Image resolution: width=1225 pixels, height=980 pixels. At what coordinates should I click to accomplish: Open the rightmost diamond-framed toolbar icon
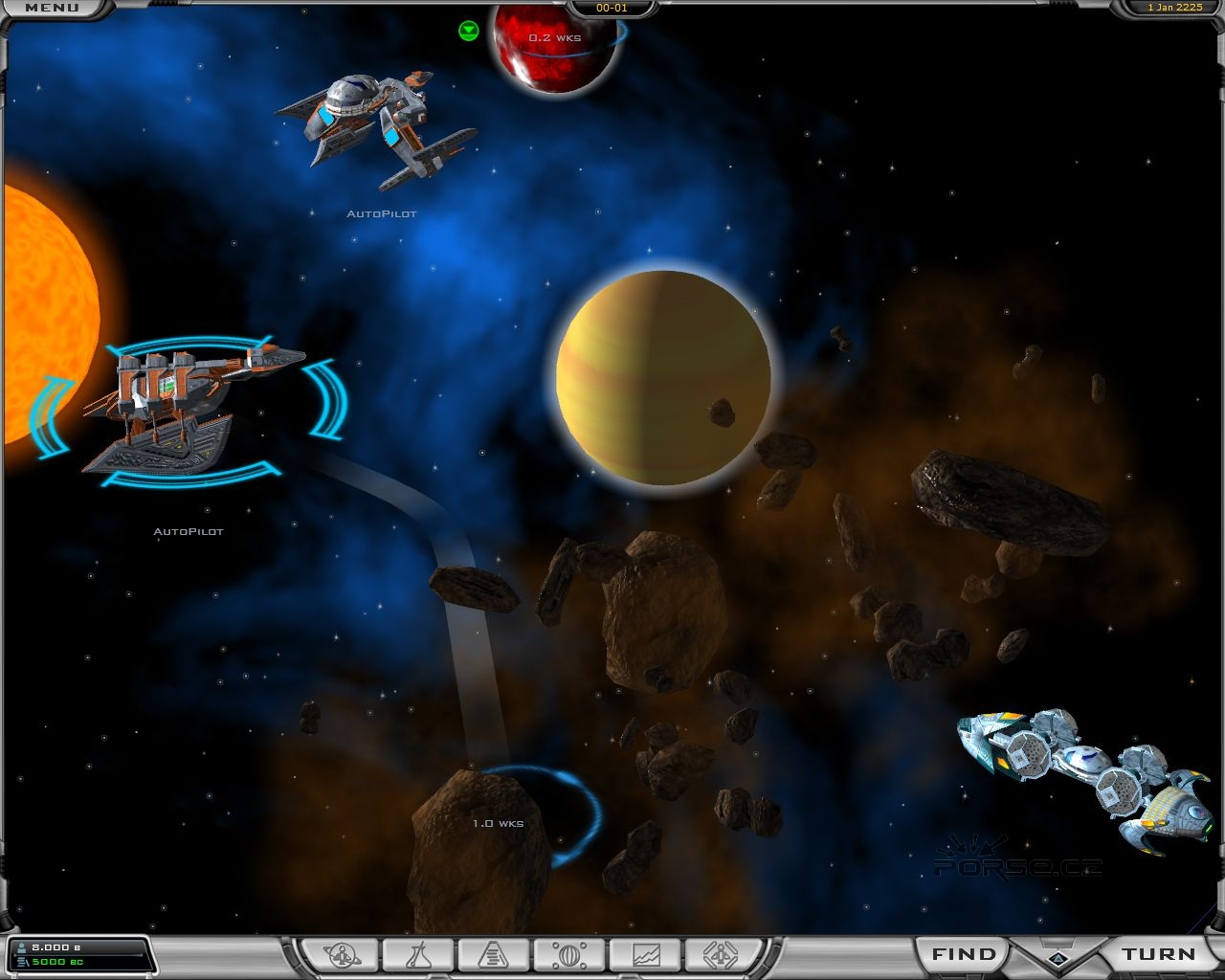pos(721,954)
